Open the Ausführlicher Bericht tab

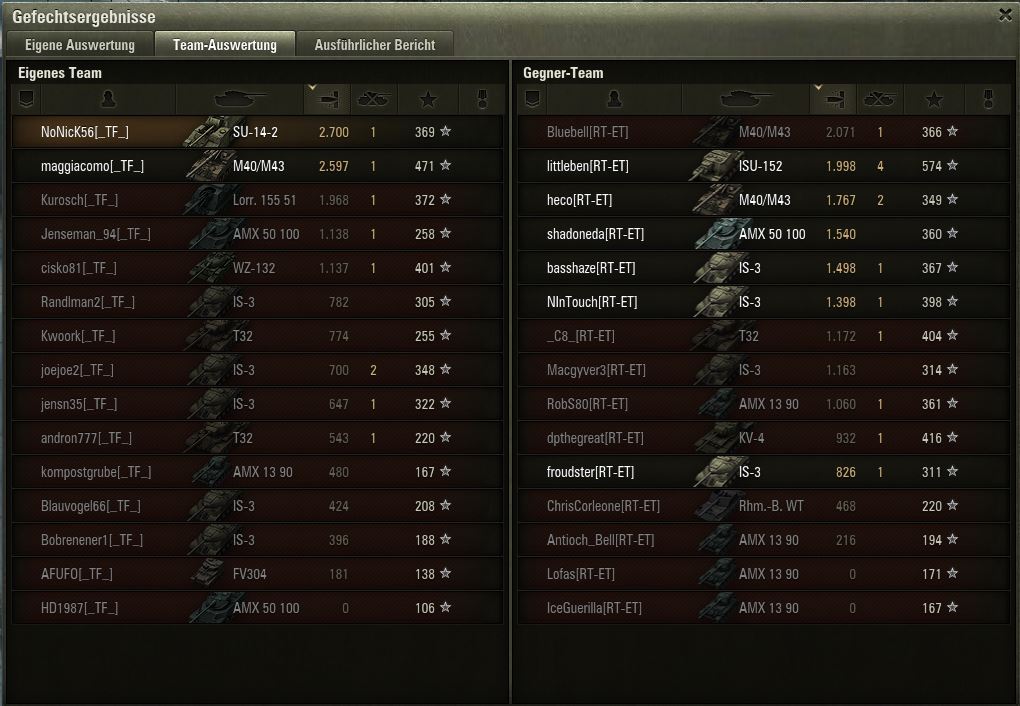374,45
